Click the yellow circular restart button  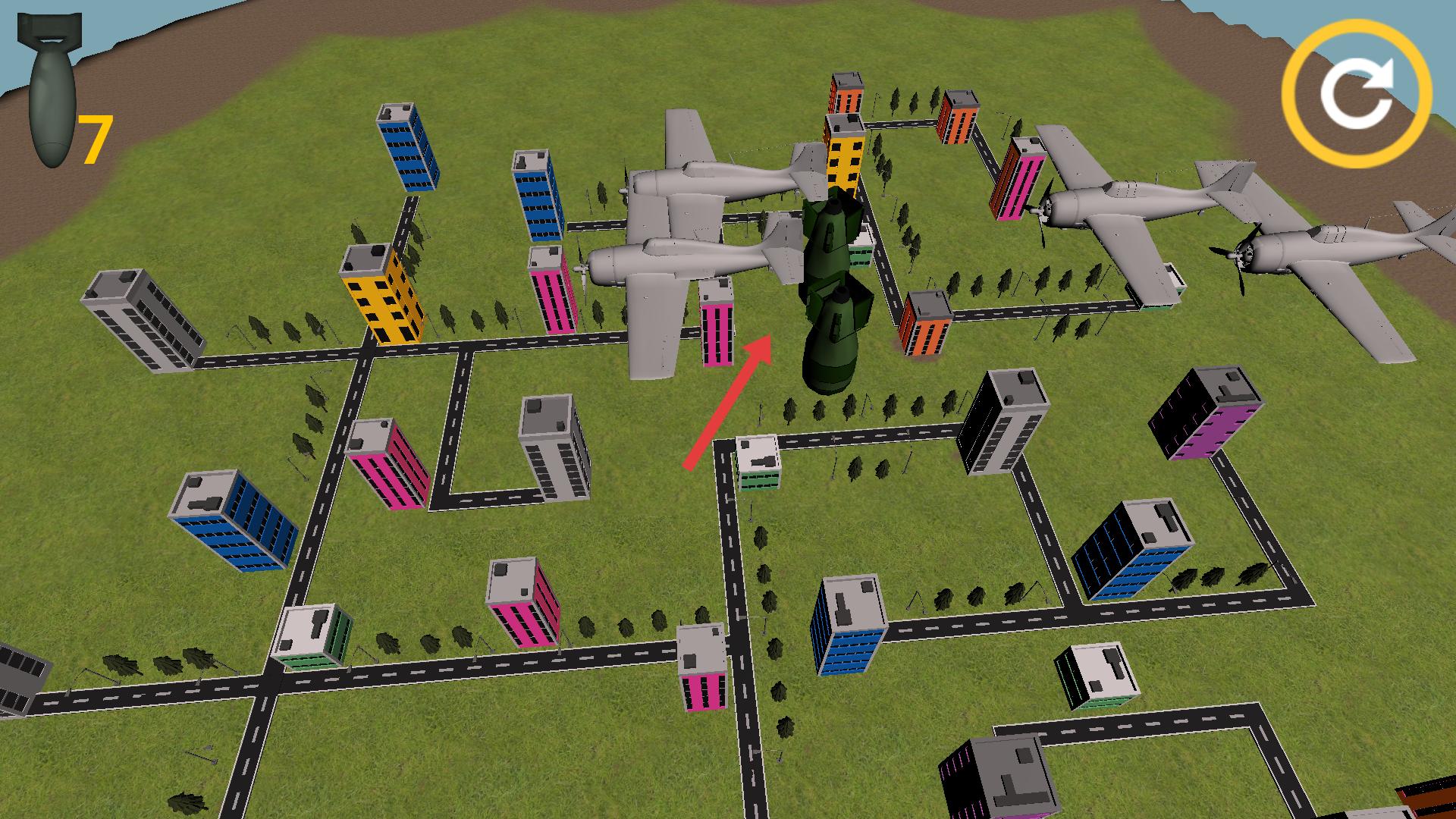tap(1357, 94)
